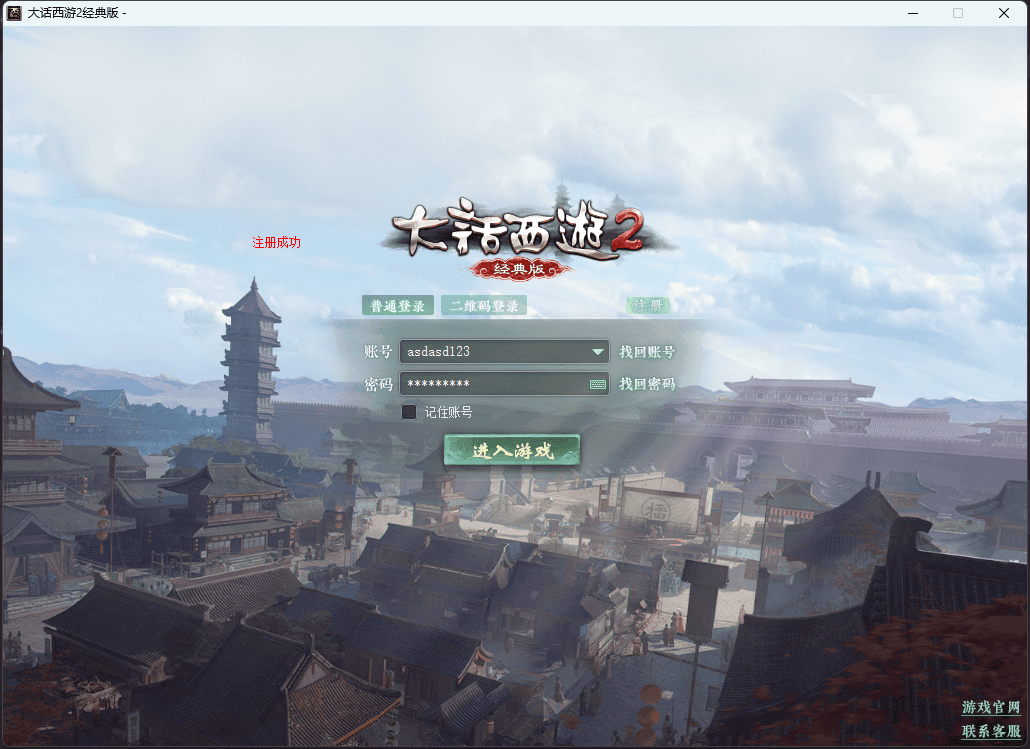Viewport: 1030px width, 749px height.
Task: Expand the account dropdown arrow
Action: (x=598, y=352)
